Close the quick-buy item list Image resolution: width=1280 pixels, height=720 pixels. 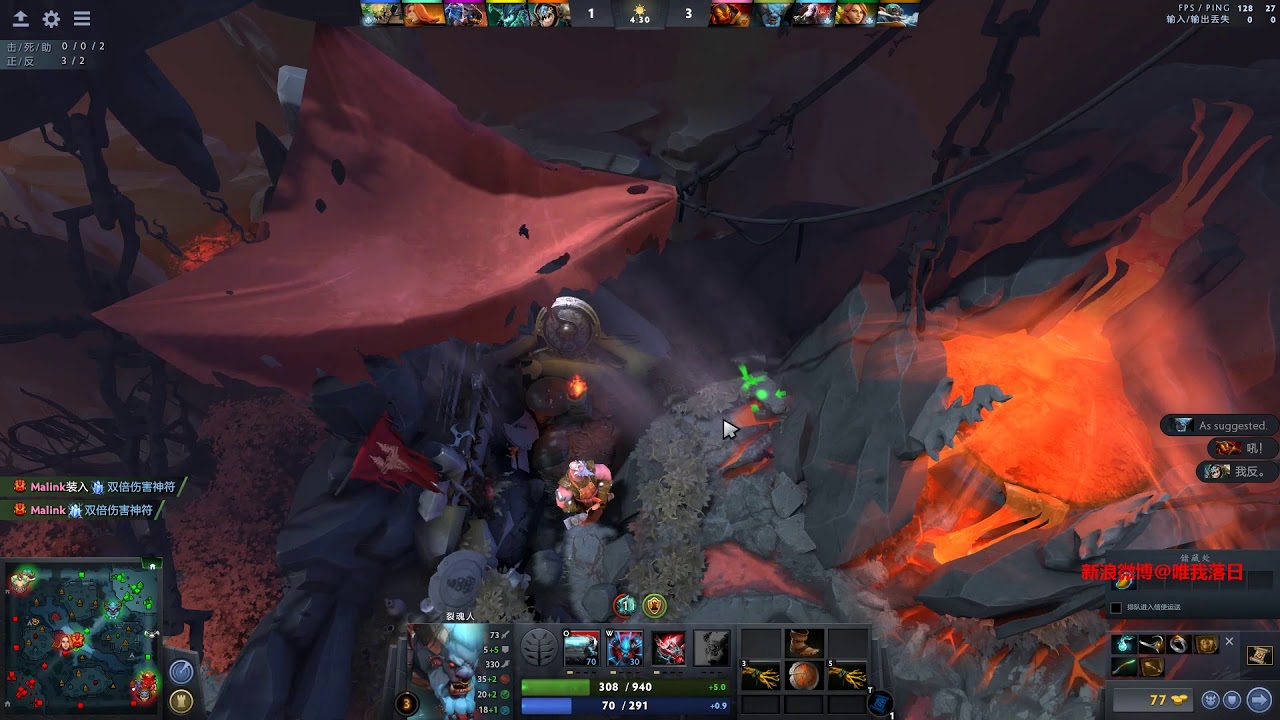tap(1230, 642)
